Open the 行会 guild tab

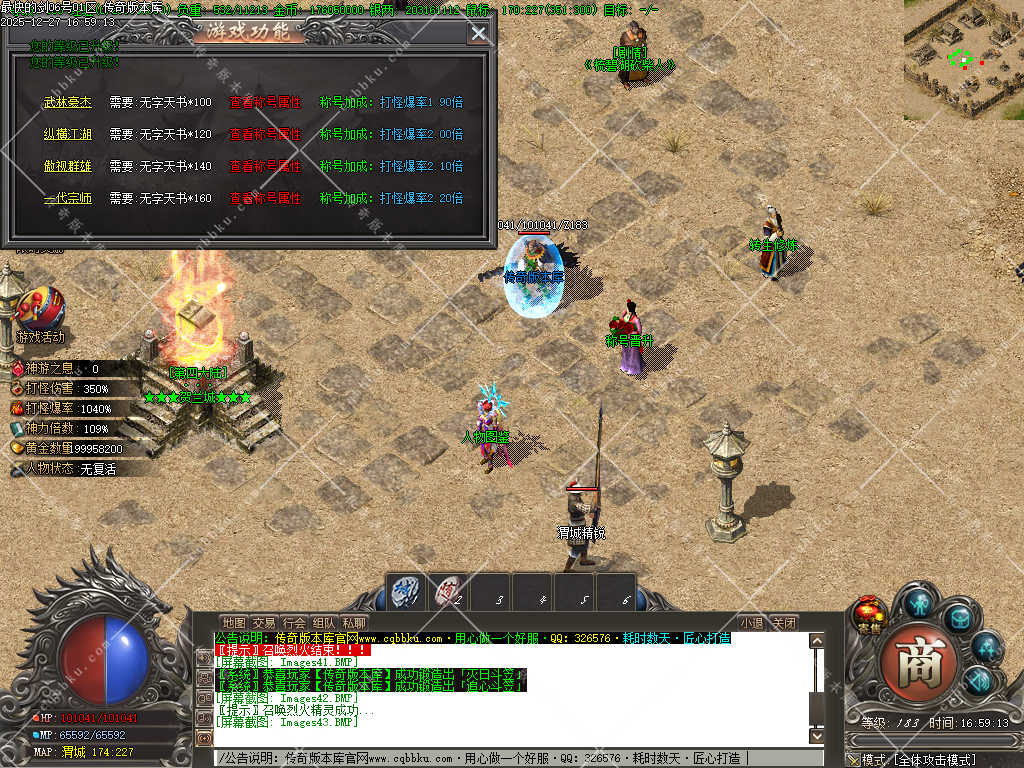[294, 623]
